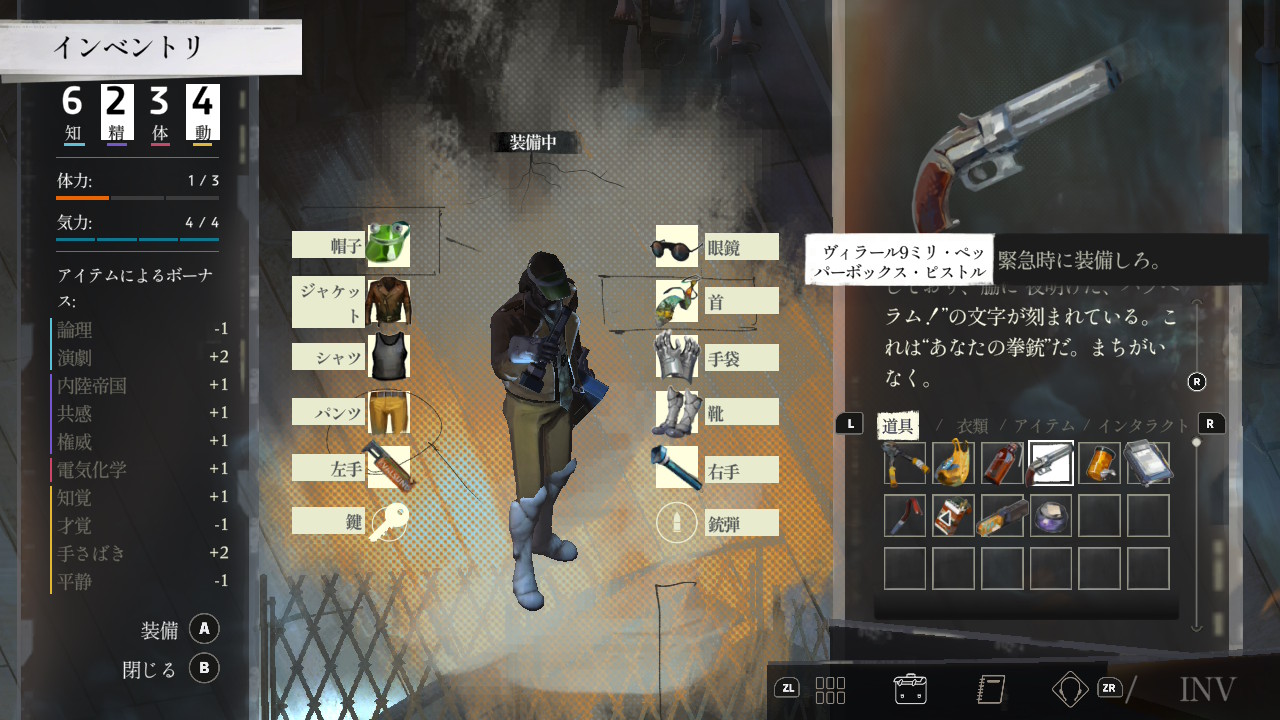Image resolution: width=1280 pixels, height=720 pixels.
Task: Select the frog visor hat slot
Action: (x=388, y=245)
